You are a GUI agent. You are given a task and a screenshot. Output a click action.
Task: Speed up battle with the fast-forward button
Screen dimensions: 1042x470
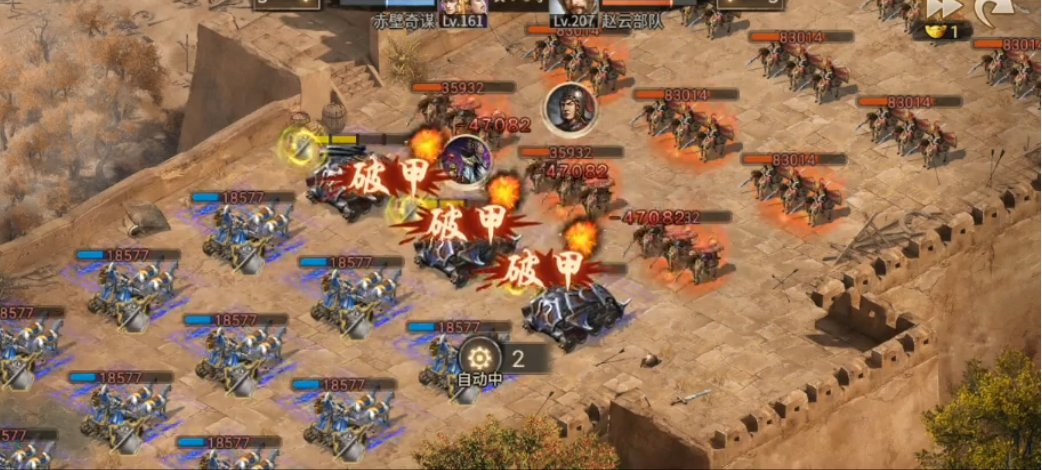(x=943, y=7)
